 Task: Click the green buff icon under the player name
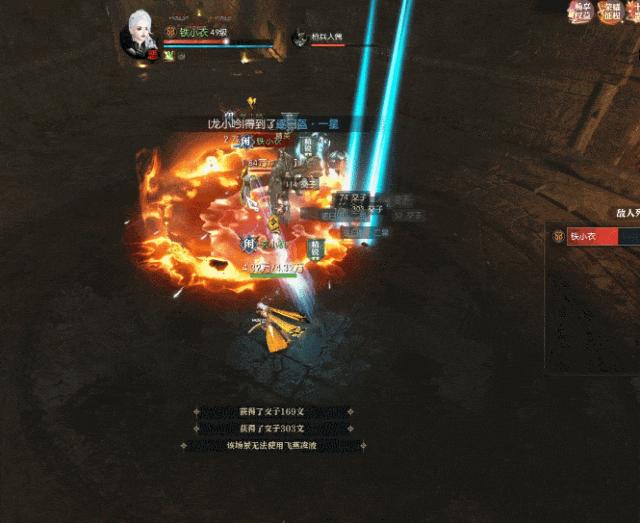[169, 56]
